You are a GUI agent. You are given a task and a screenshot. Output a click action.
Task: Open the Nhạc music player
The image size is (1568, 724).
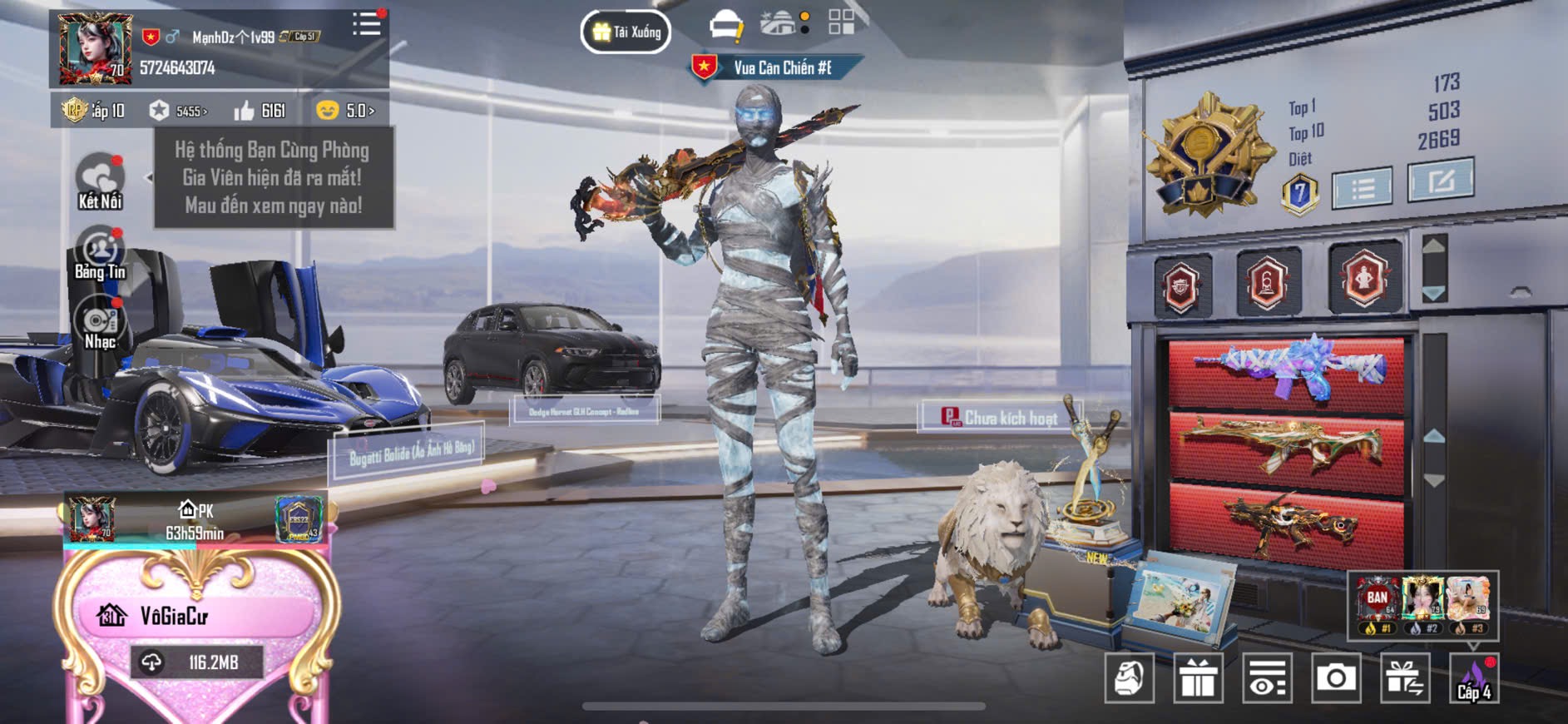[100, 325]
